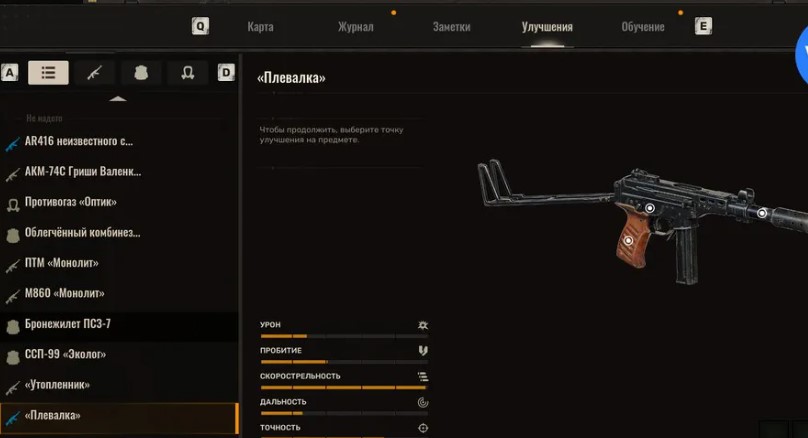808x438 pixels.
Task: Select the «Утопленник» weapon entry
Action: point(57,385)
